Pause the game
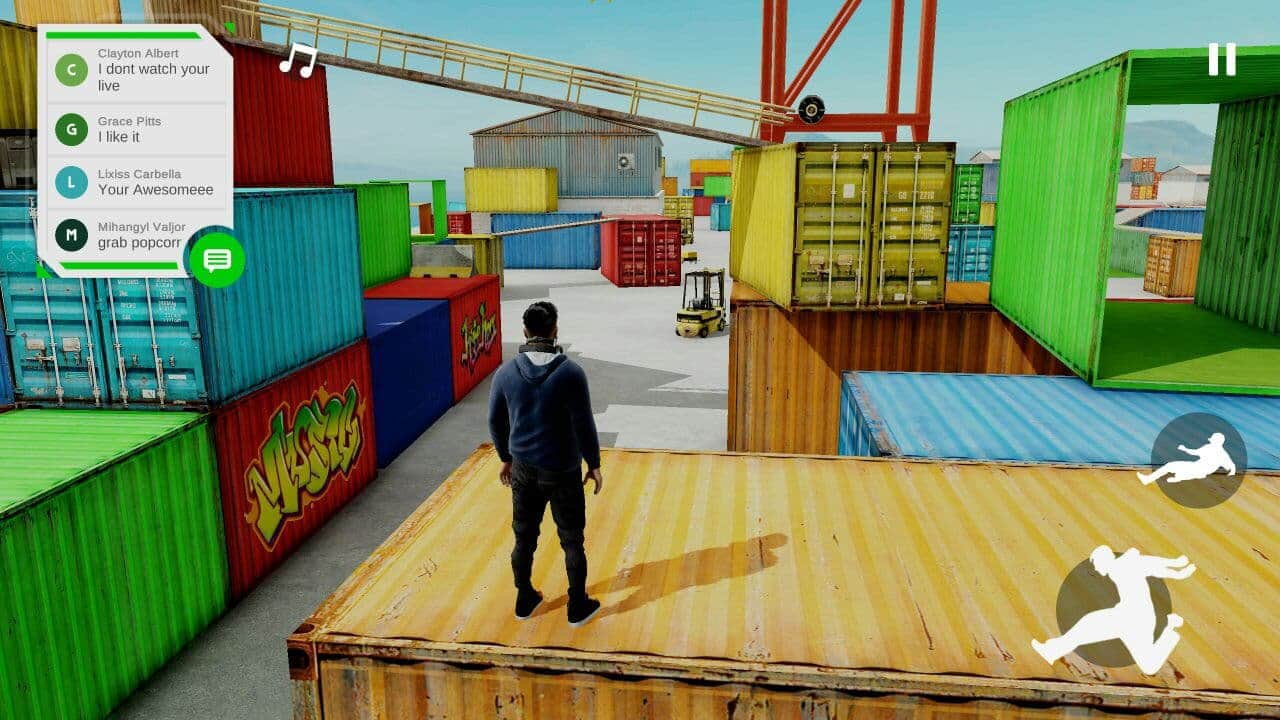The height and width of the screenshot is (720, 1280). coord(1222,60)
